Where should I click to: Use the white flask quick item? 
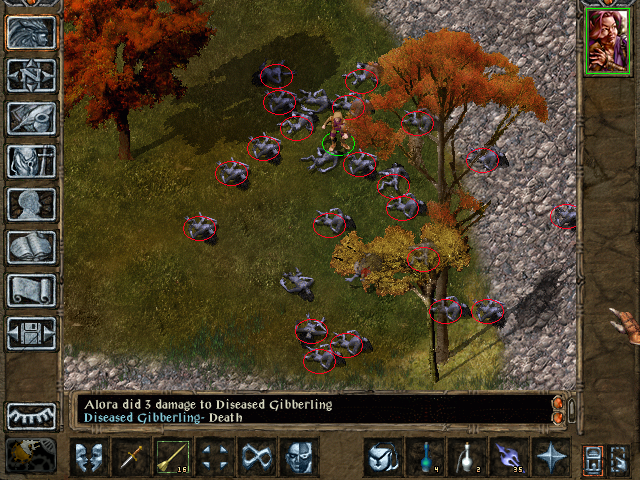(x=468, y=457)
